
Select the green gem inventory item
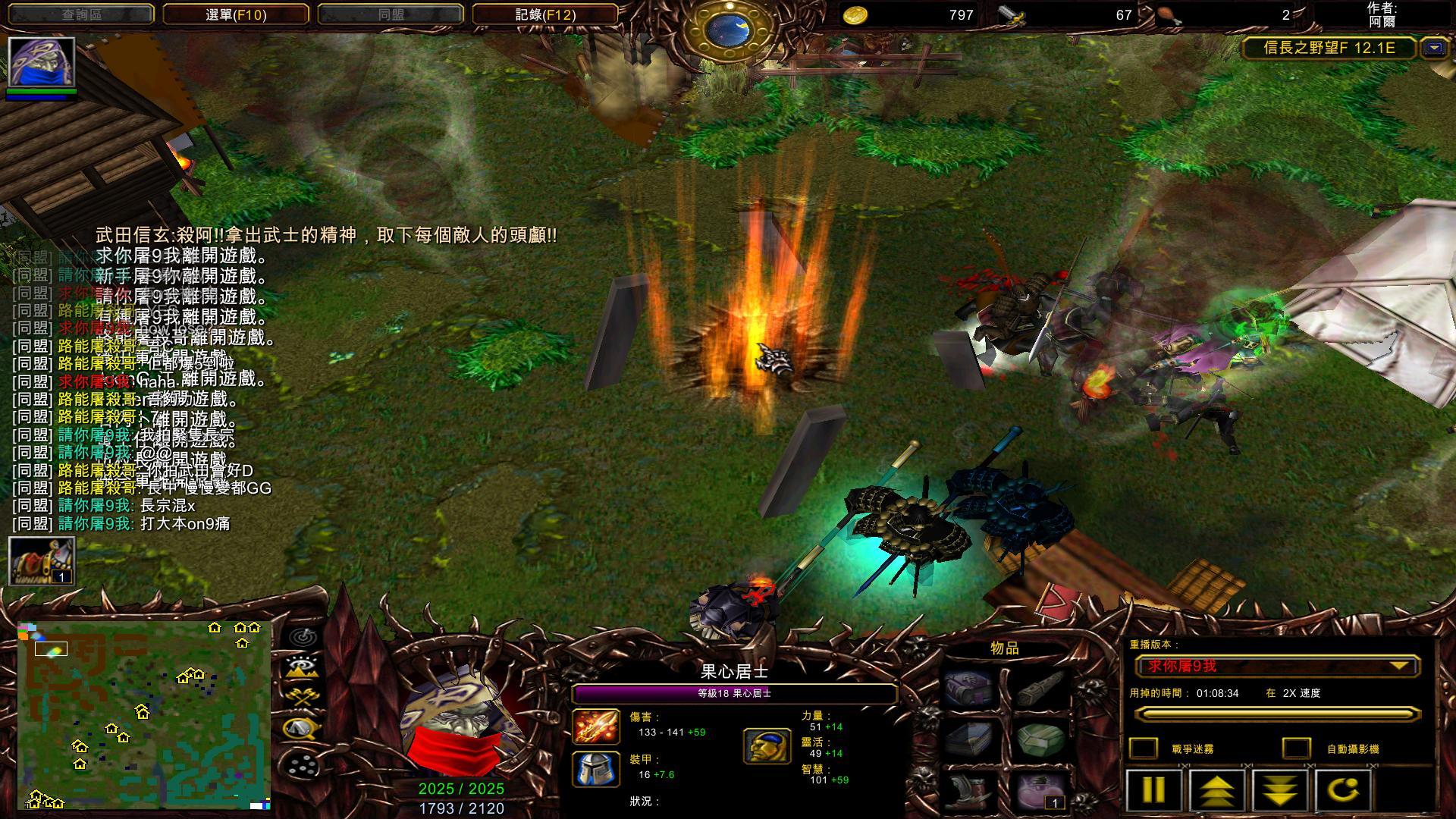pos(1040,739)
